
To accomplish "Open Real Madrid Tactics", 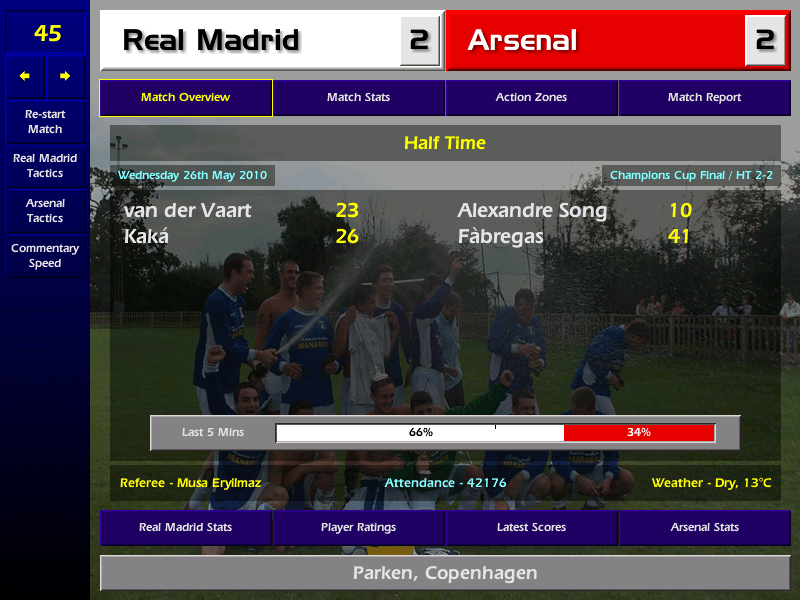I will (45, 166).
